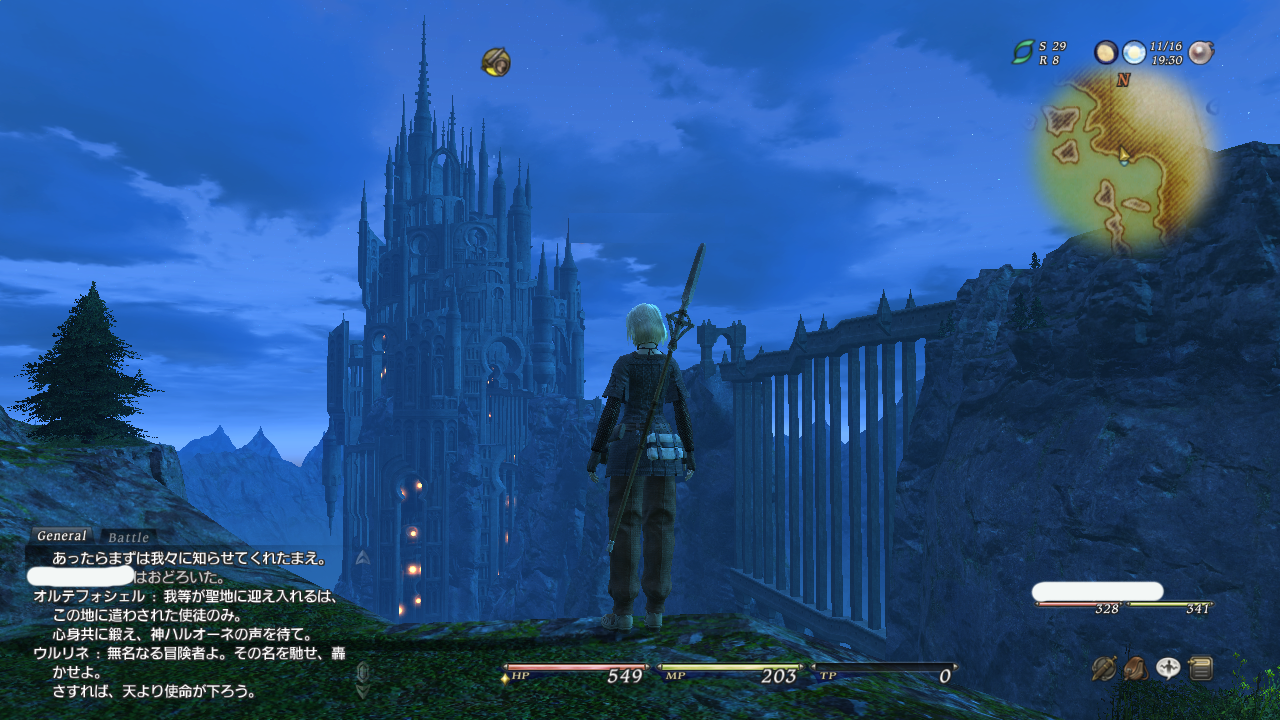This screenshot has height=720, width=1280.
Task: Click the chat log scroll-up arrow
Action: (x=363, y=557)
